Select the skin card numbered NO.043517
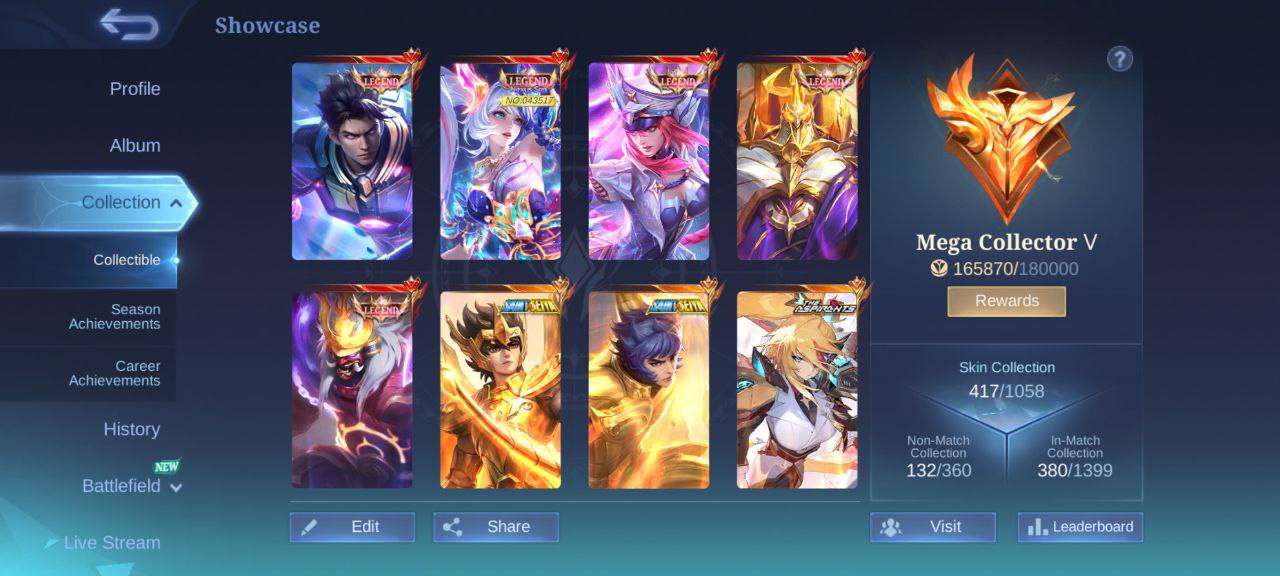 tap(500, 162)
